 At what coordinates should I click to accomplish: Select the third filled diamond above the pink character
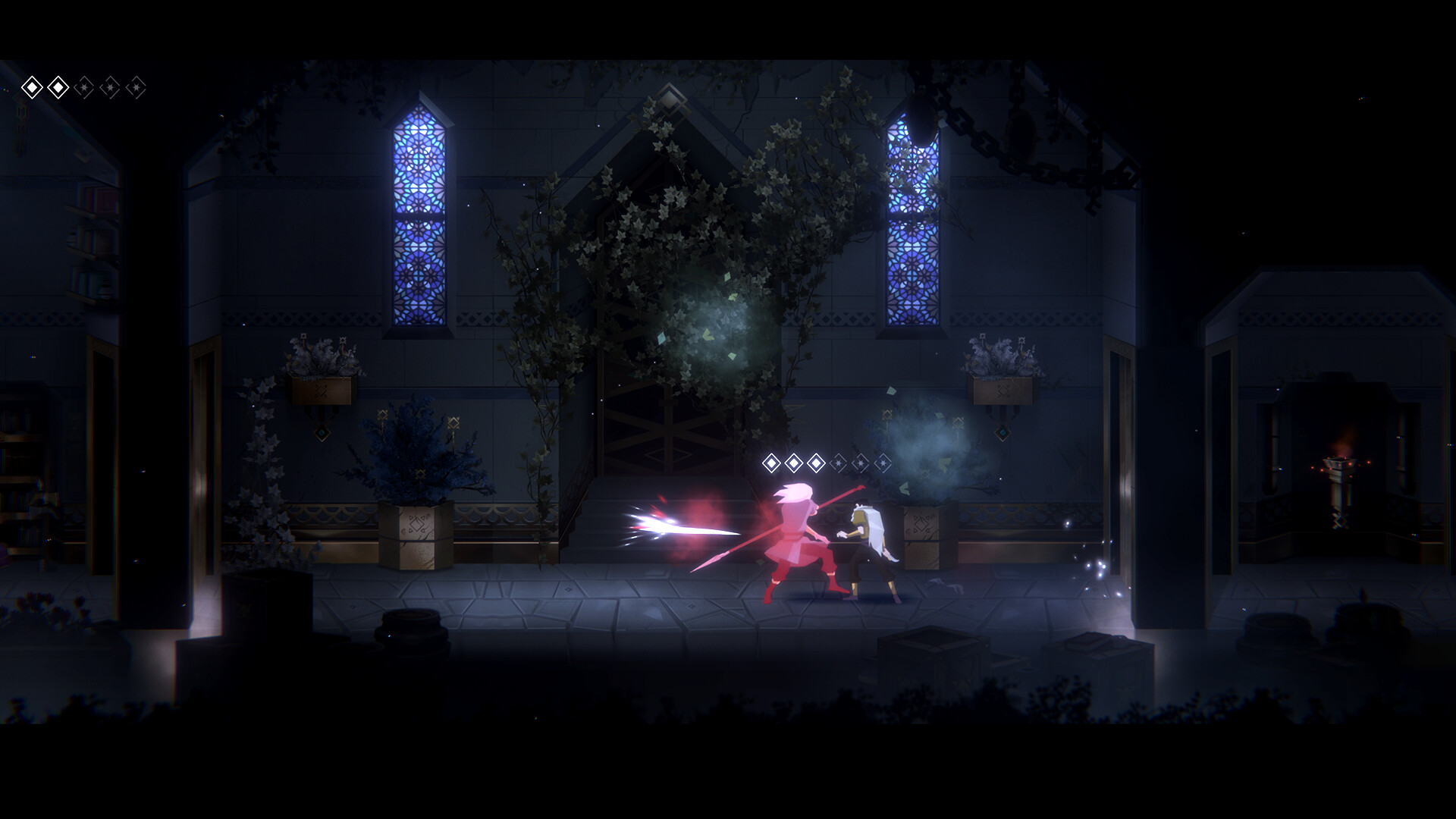pyautogui.click(x=815, y=463)
